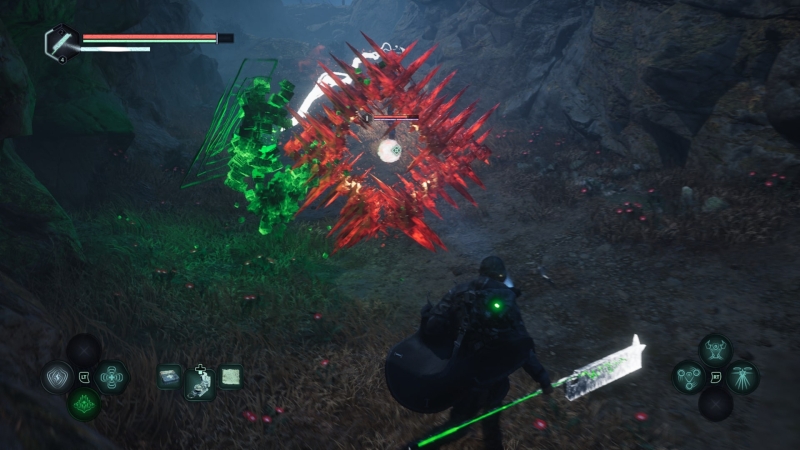Viewport: 800px width, 450px height.
Task: Select the centre quick item with plus marker
Action: (200, 381)
